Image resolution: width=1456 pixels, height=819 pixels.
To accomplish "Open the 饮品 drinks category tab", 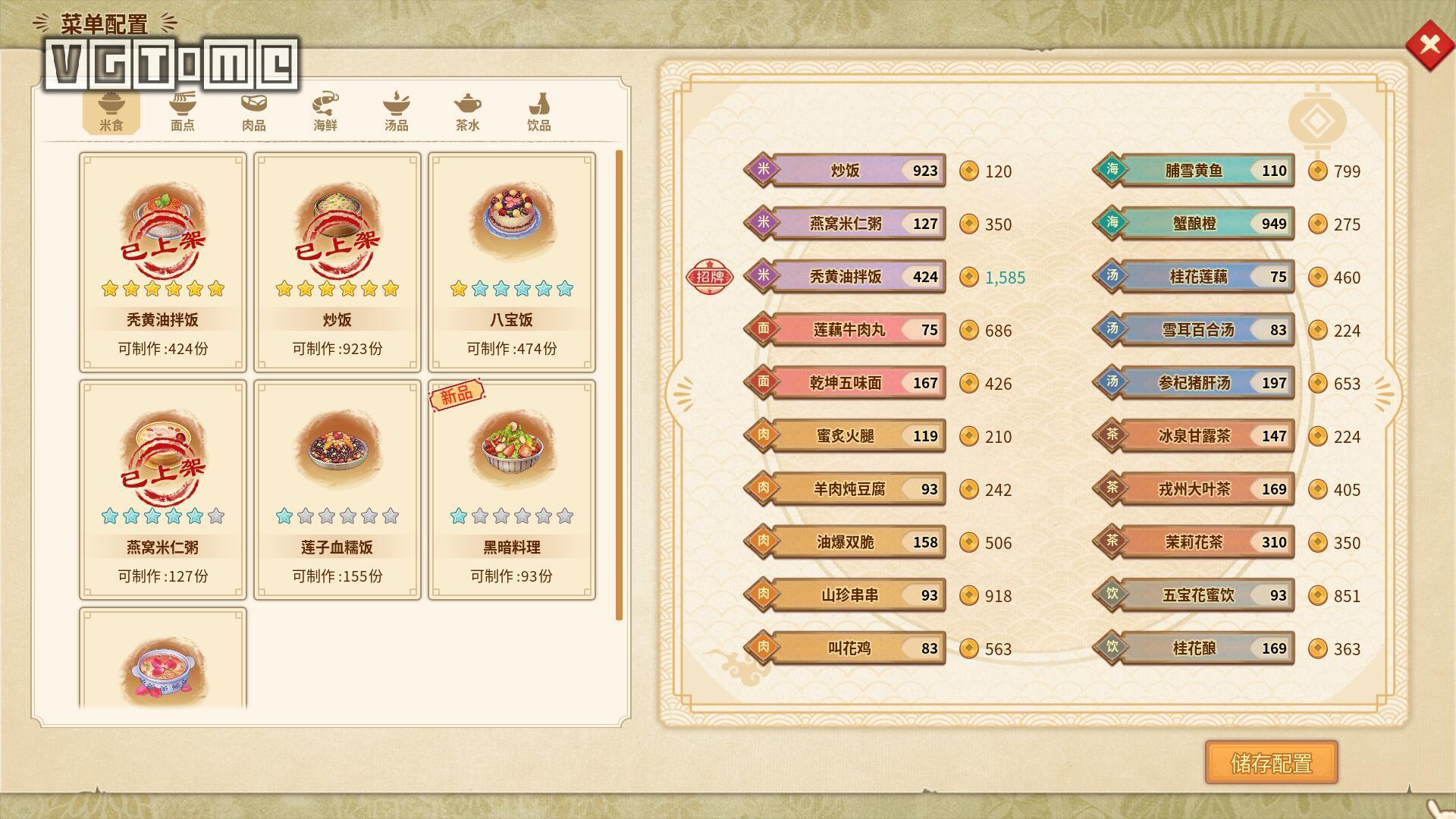I will pyautogui.click(x=538, y=111).
